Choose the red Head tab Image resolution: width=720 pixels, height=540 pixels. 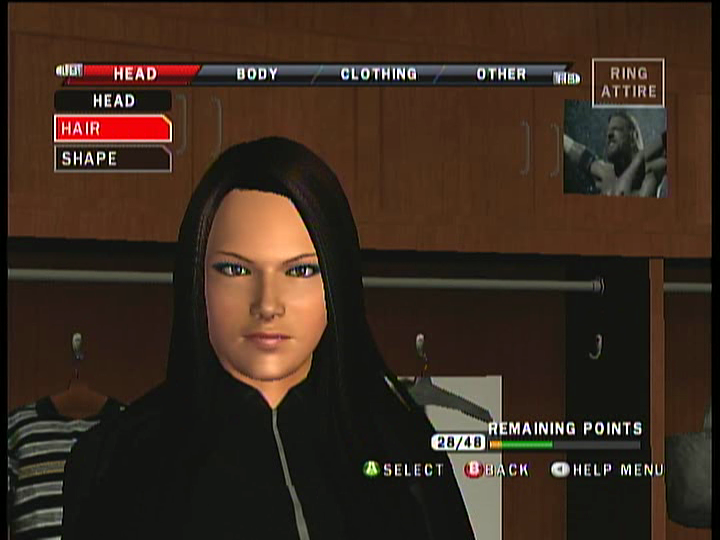[x=135, y=74]
